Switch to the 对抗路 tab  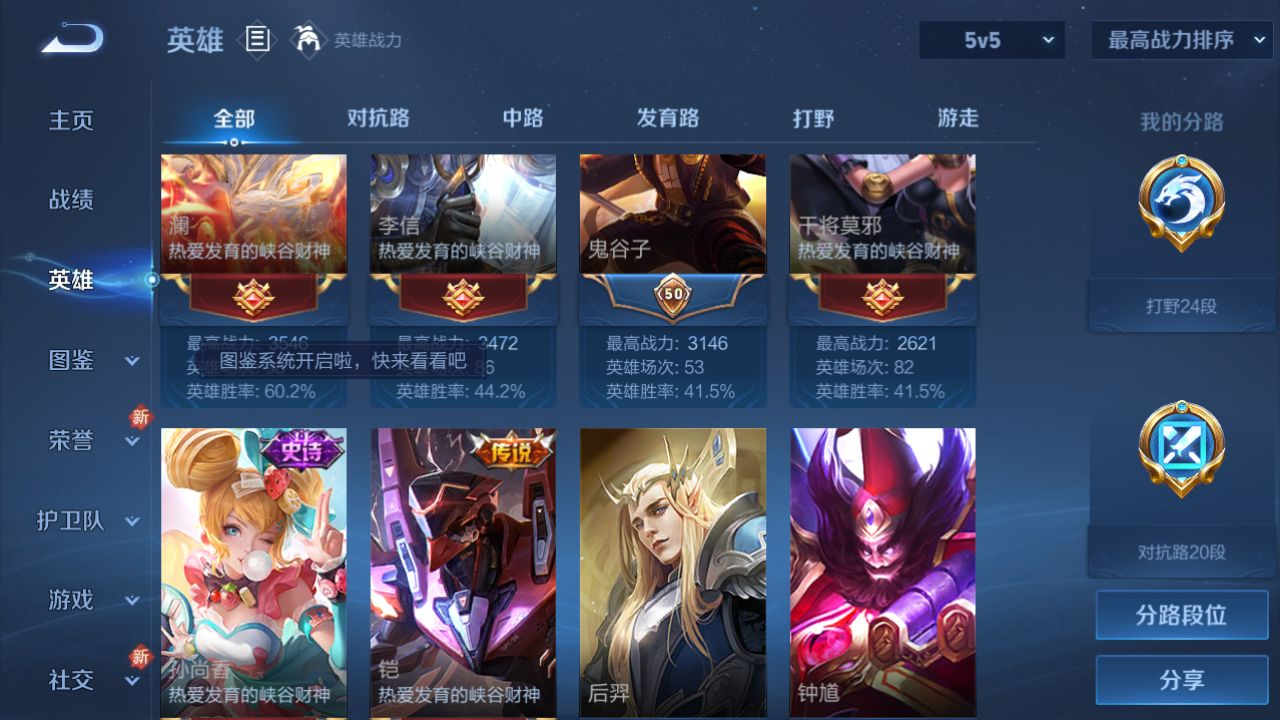(378, 118)
